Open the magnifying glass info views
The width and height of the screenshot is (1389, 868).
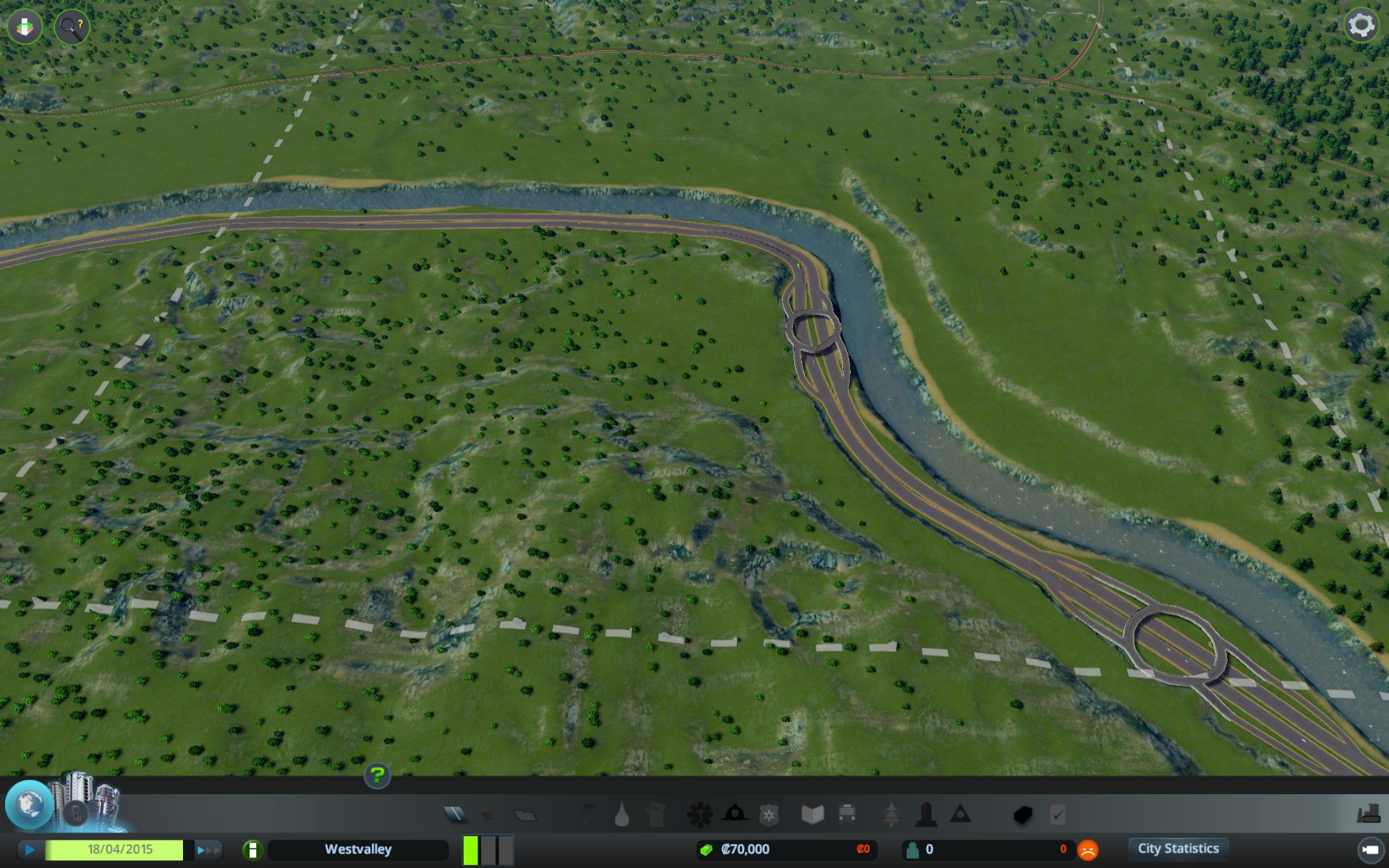[71, 27]
